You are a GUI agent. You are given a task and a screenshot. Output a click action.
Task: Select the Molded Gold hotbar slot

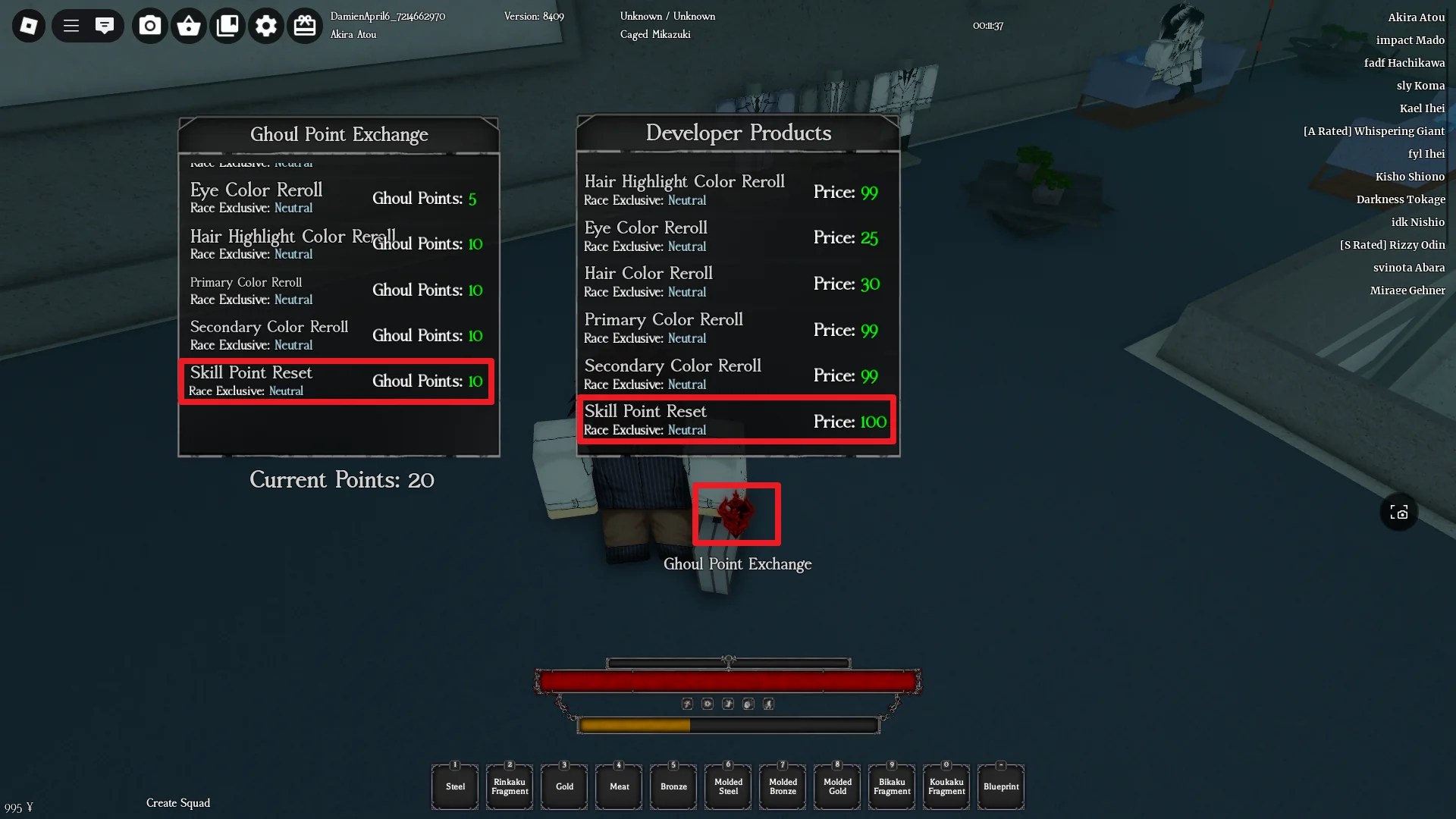[x=836, y=786]
